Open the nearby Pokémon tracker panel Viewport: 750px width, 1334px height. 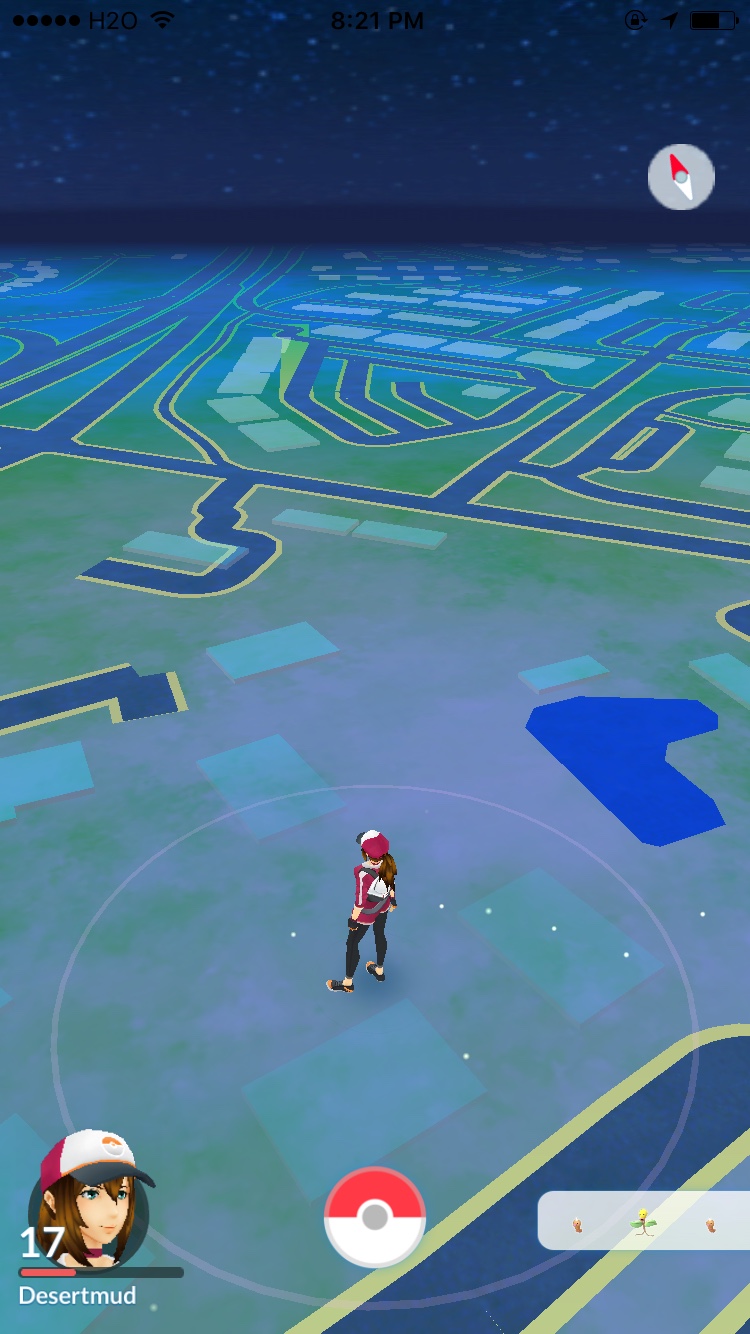click(x=645, y=1221)
